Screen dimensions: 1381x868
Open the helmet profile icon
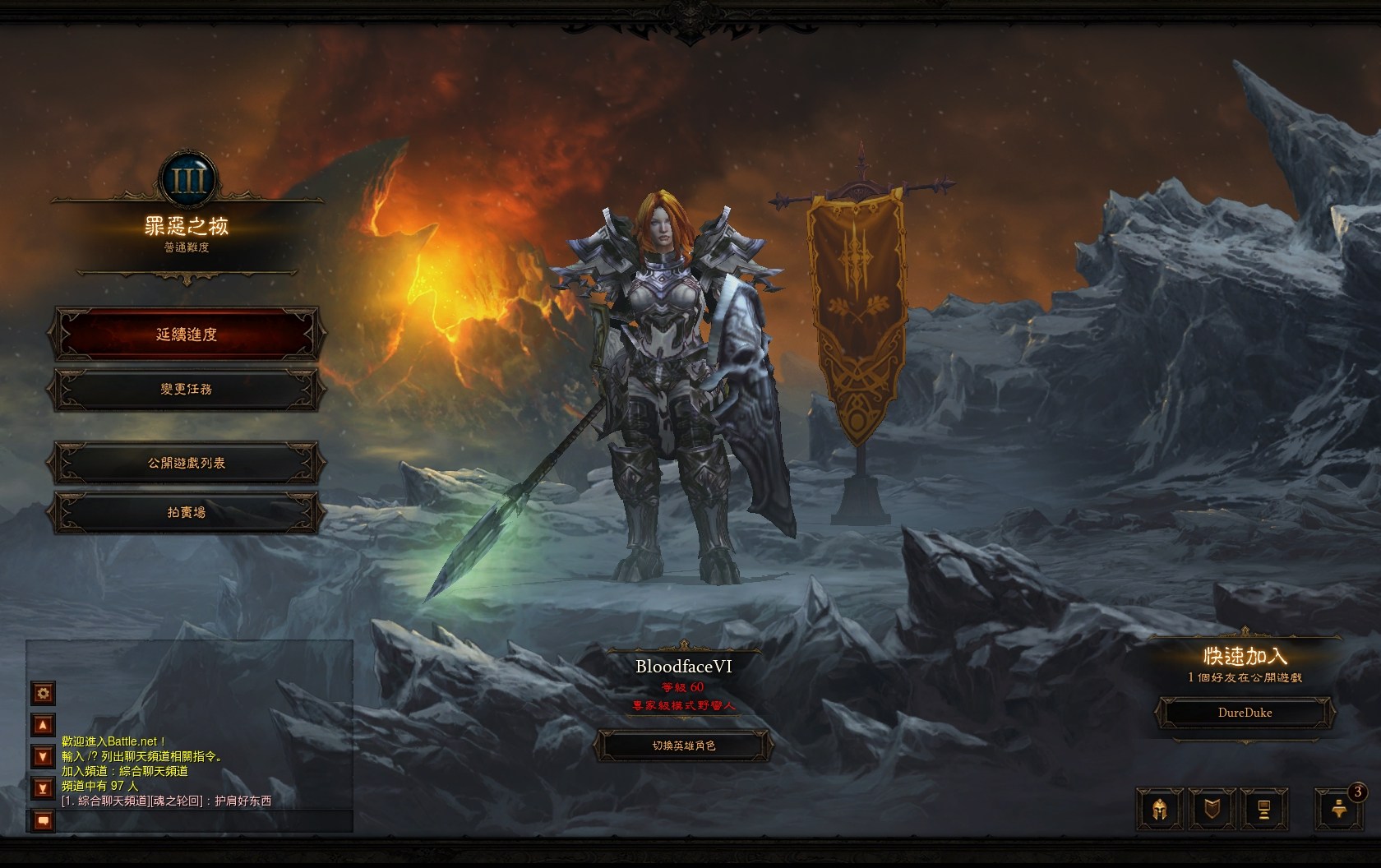click(x=1160, y=809)
